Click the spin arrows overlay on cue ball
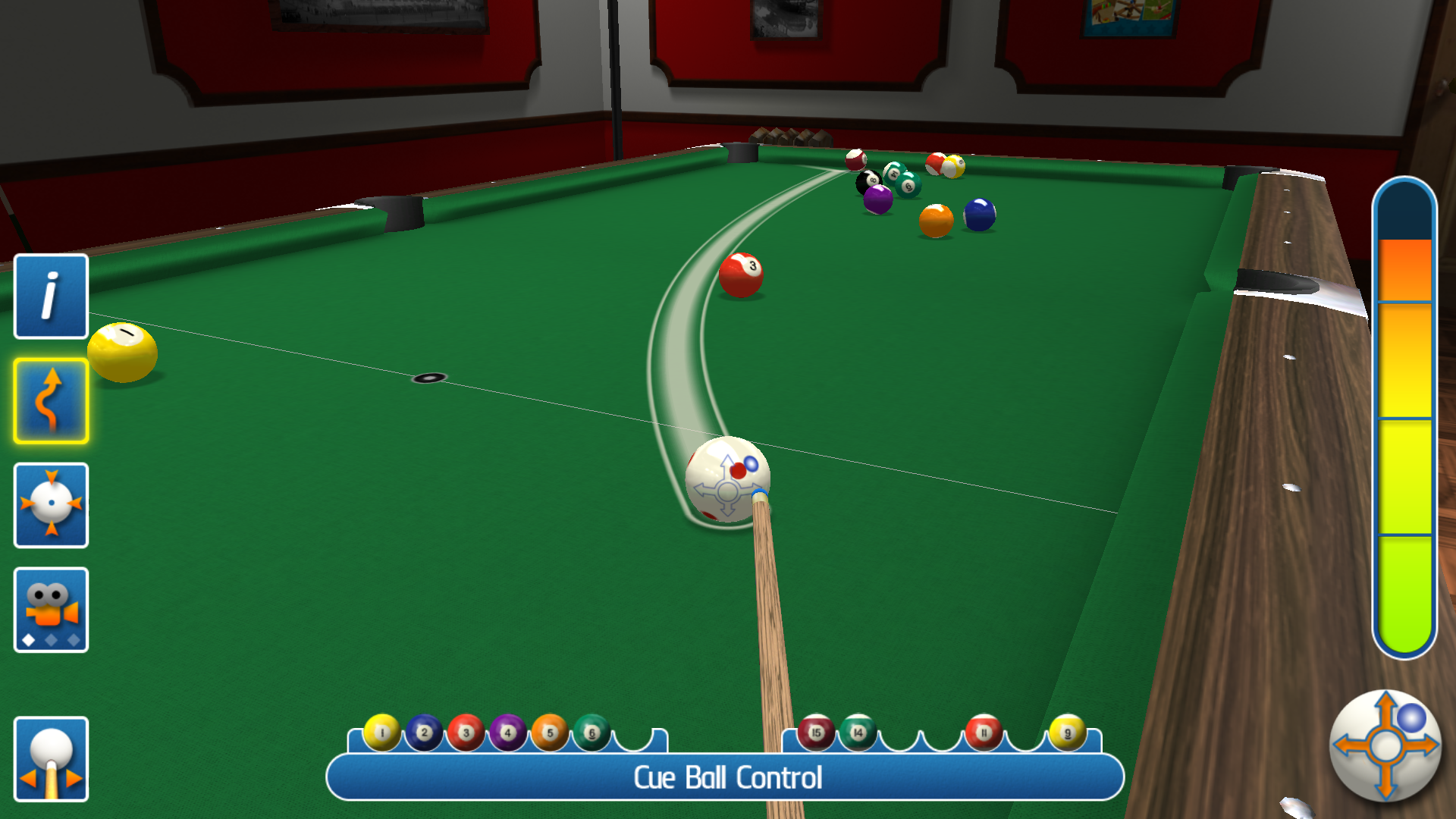 coord(726,491)
